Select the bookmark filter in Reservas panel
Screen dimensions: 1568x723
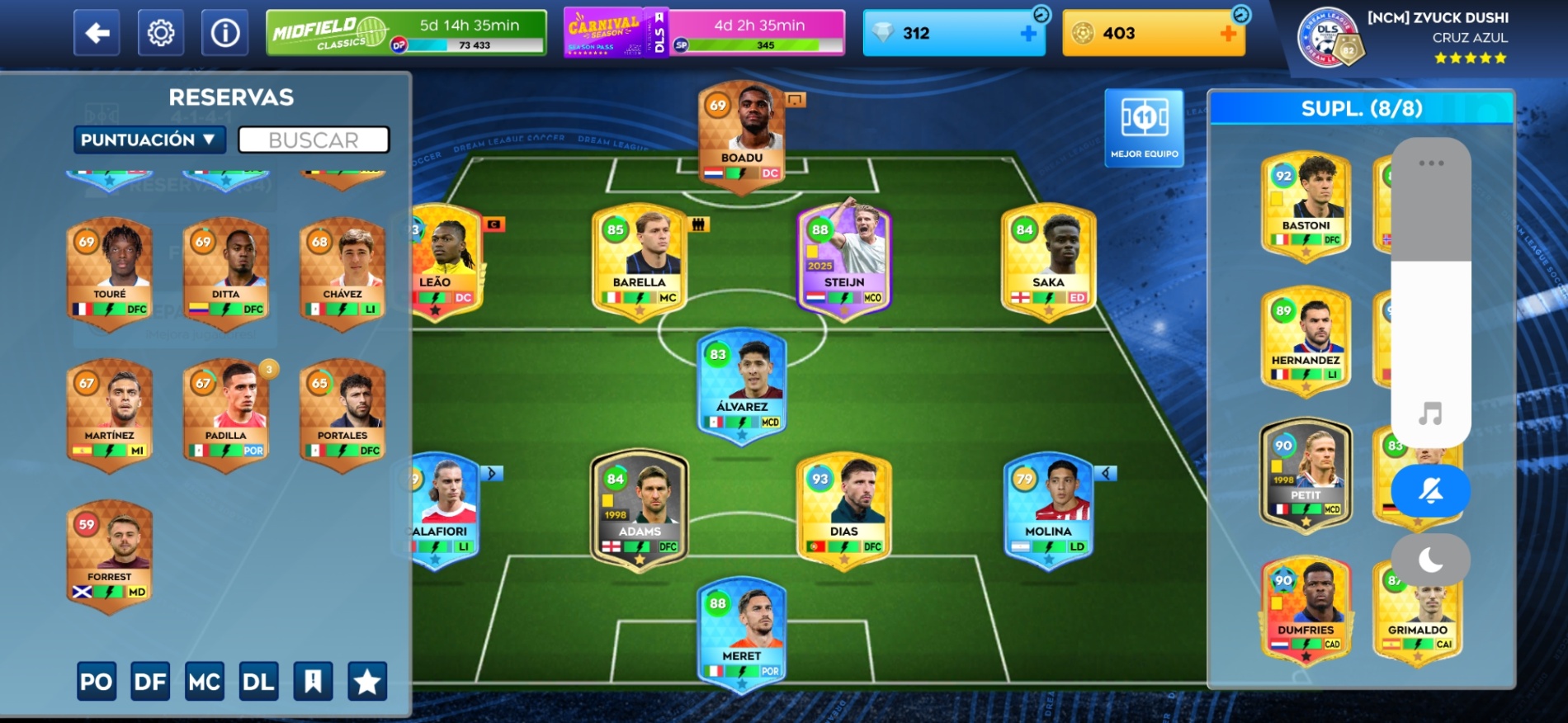(x=314, y=682)
